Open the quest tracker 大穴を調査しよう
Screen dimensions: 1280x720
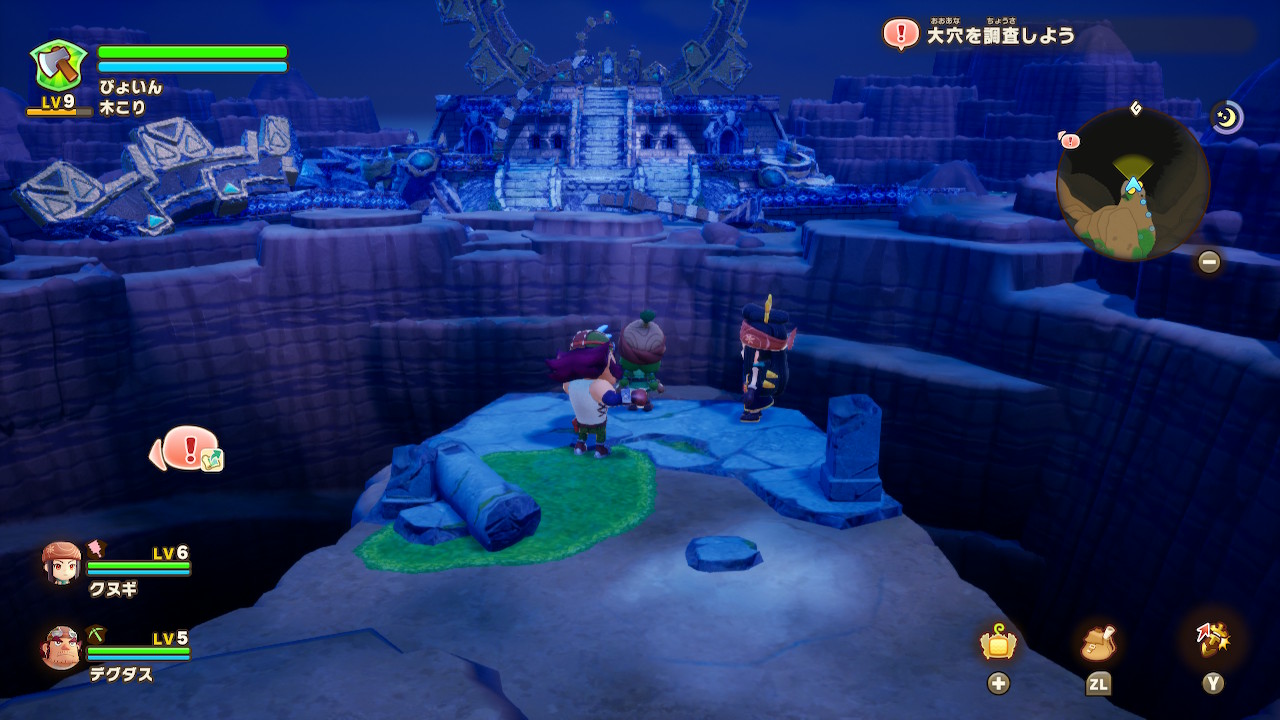[x=1000, y=35]
